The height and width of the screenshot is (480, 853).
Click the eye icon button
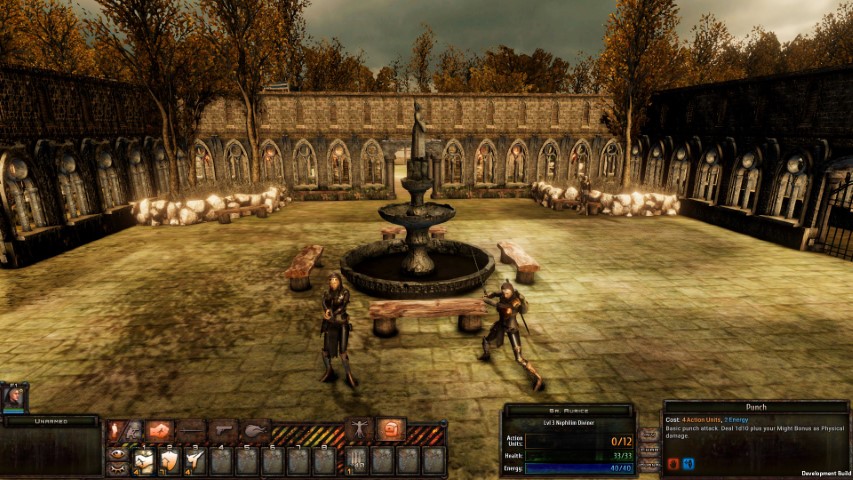[x=117, y=453]
